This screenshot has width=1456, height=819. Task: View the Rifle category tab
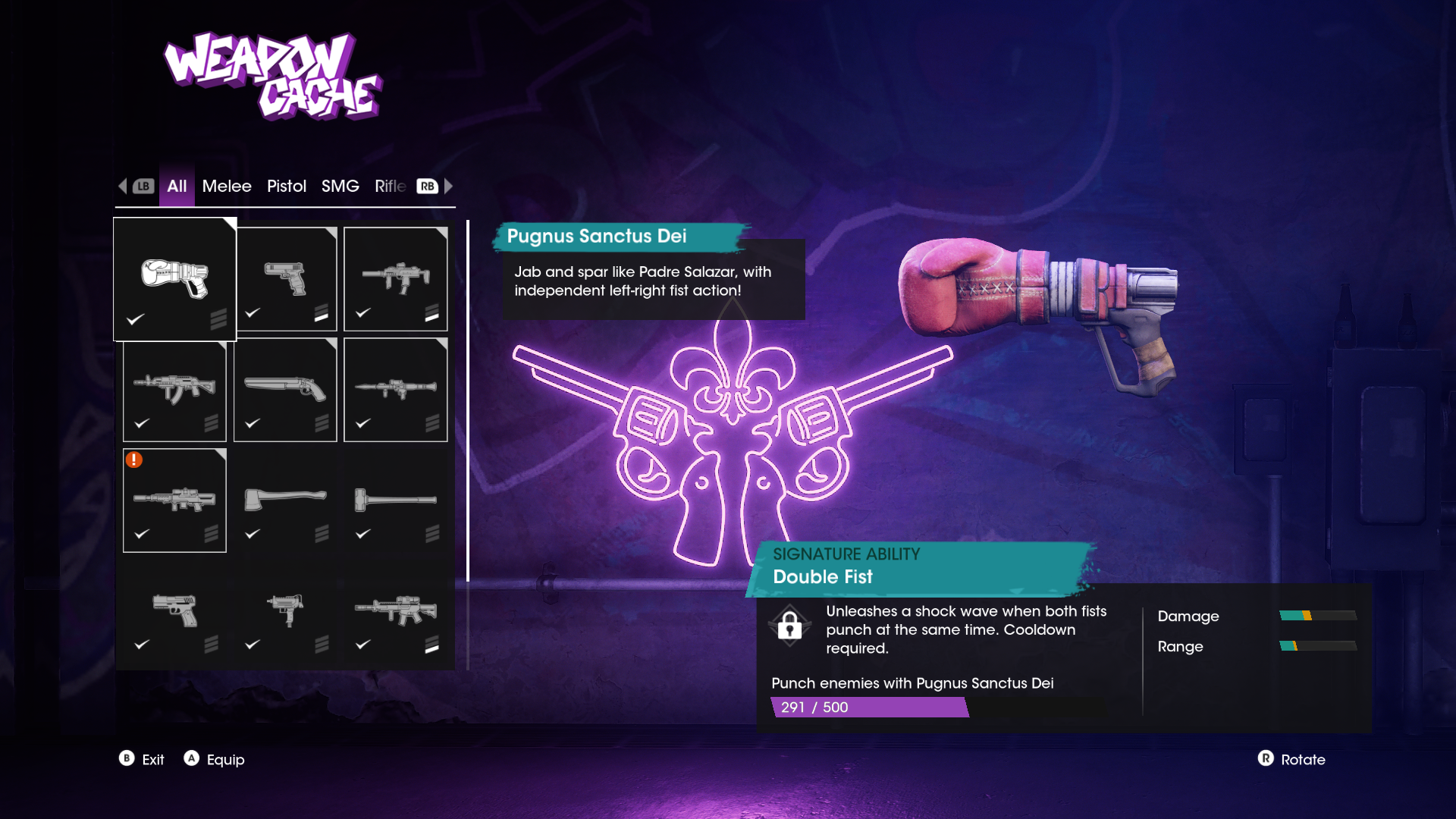click(390, 187)
